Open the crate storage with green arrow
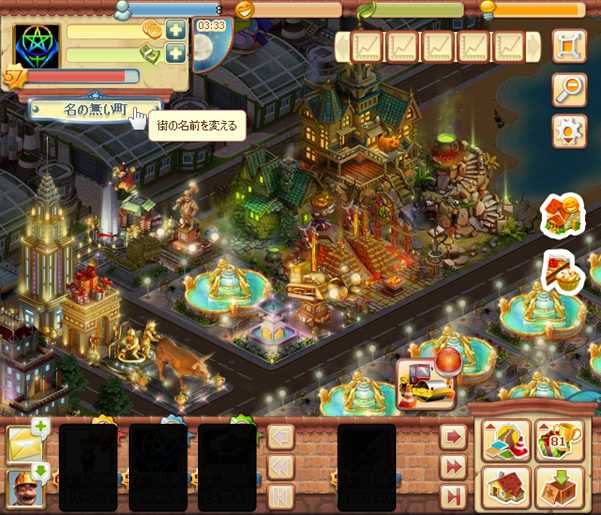The width and height of the screenshot is (601, 515). click(x=559, y=488)
